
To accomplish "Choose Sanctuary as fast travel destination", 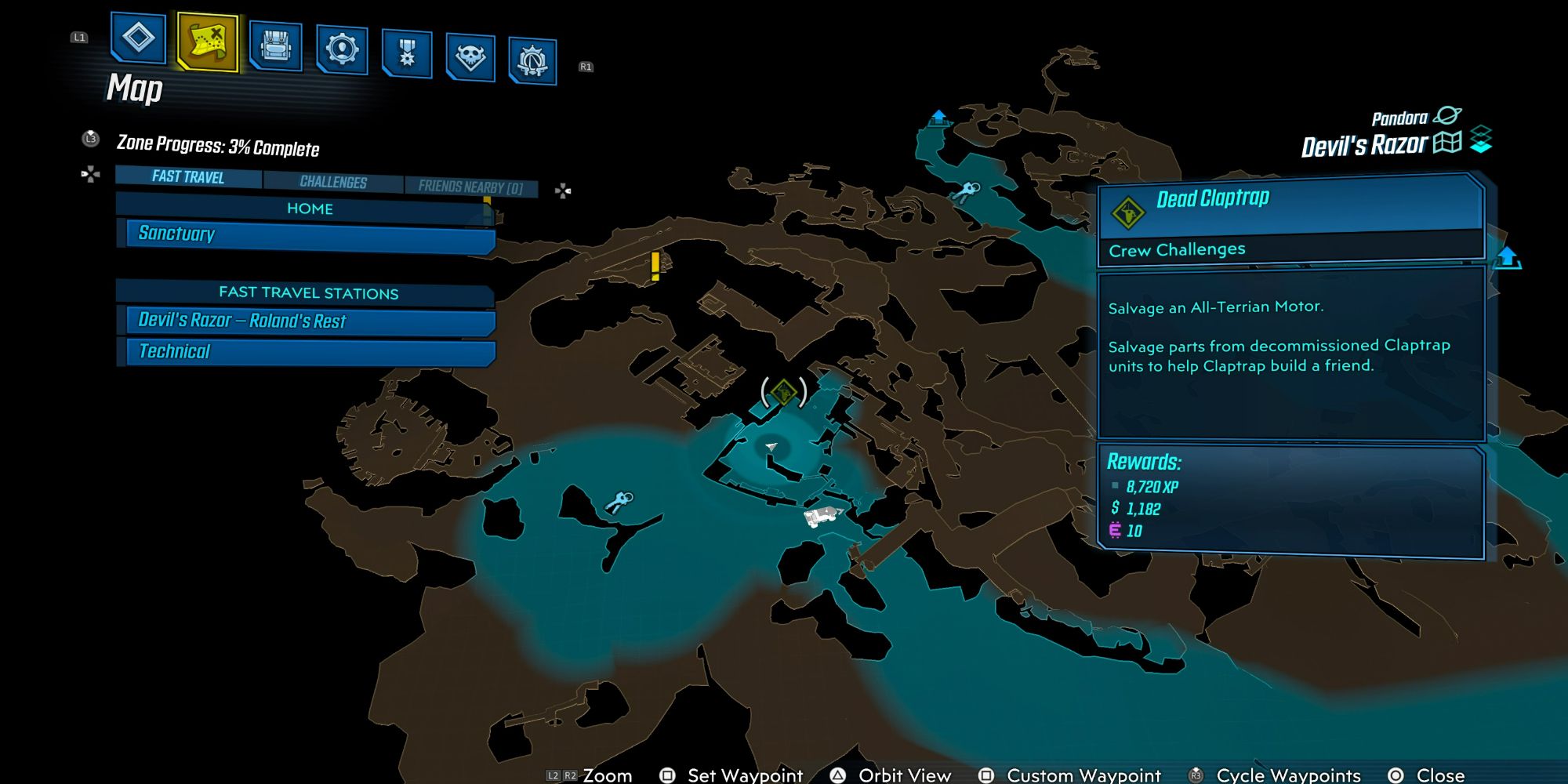I will pos(310,234).
